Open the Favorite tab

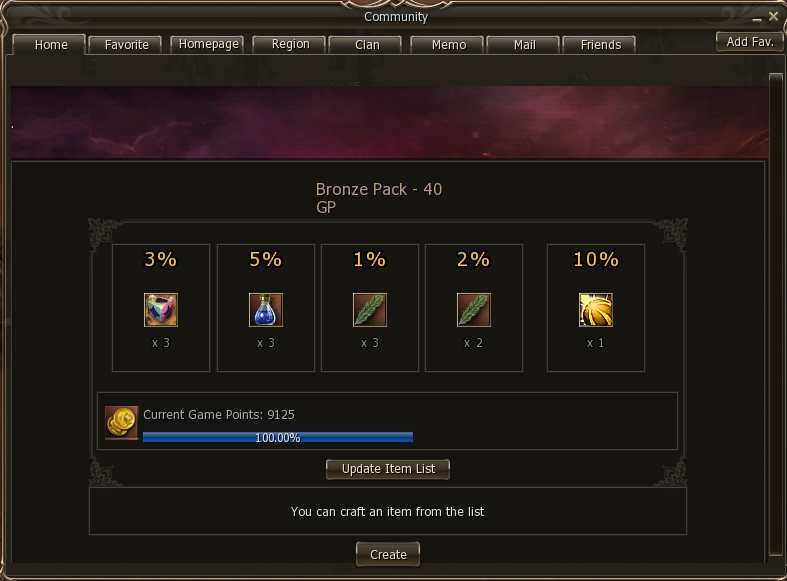coord(126,45)
